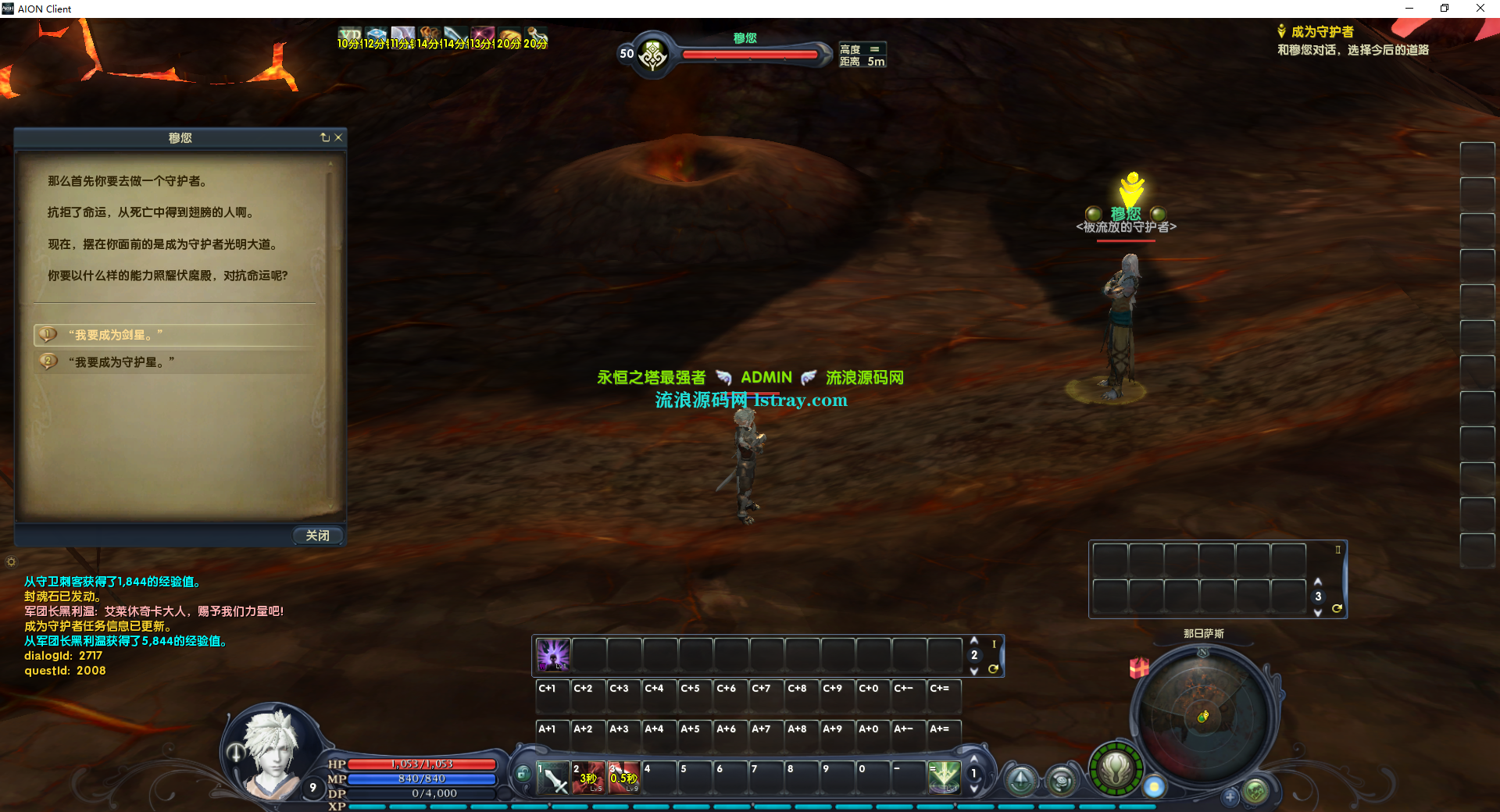Minimize the AION Client window
1500x812 pixels.
[1409, 9]
